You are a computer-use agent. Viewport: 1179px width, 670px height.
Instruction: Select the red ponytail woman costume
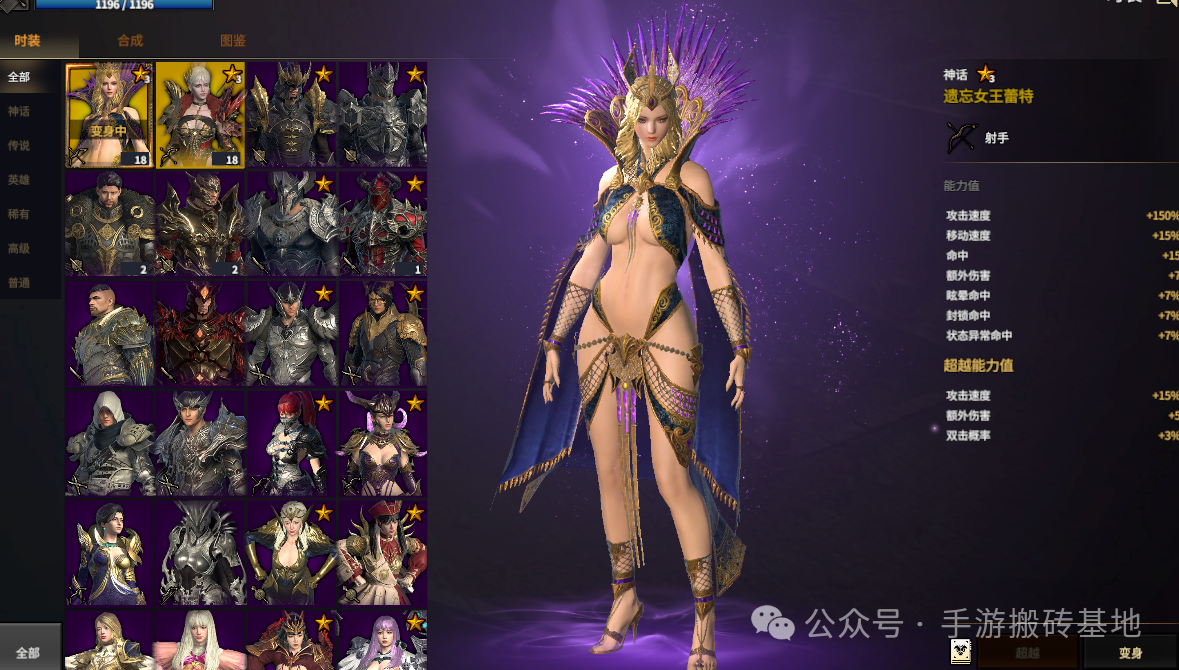[291, 443]
